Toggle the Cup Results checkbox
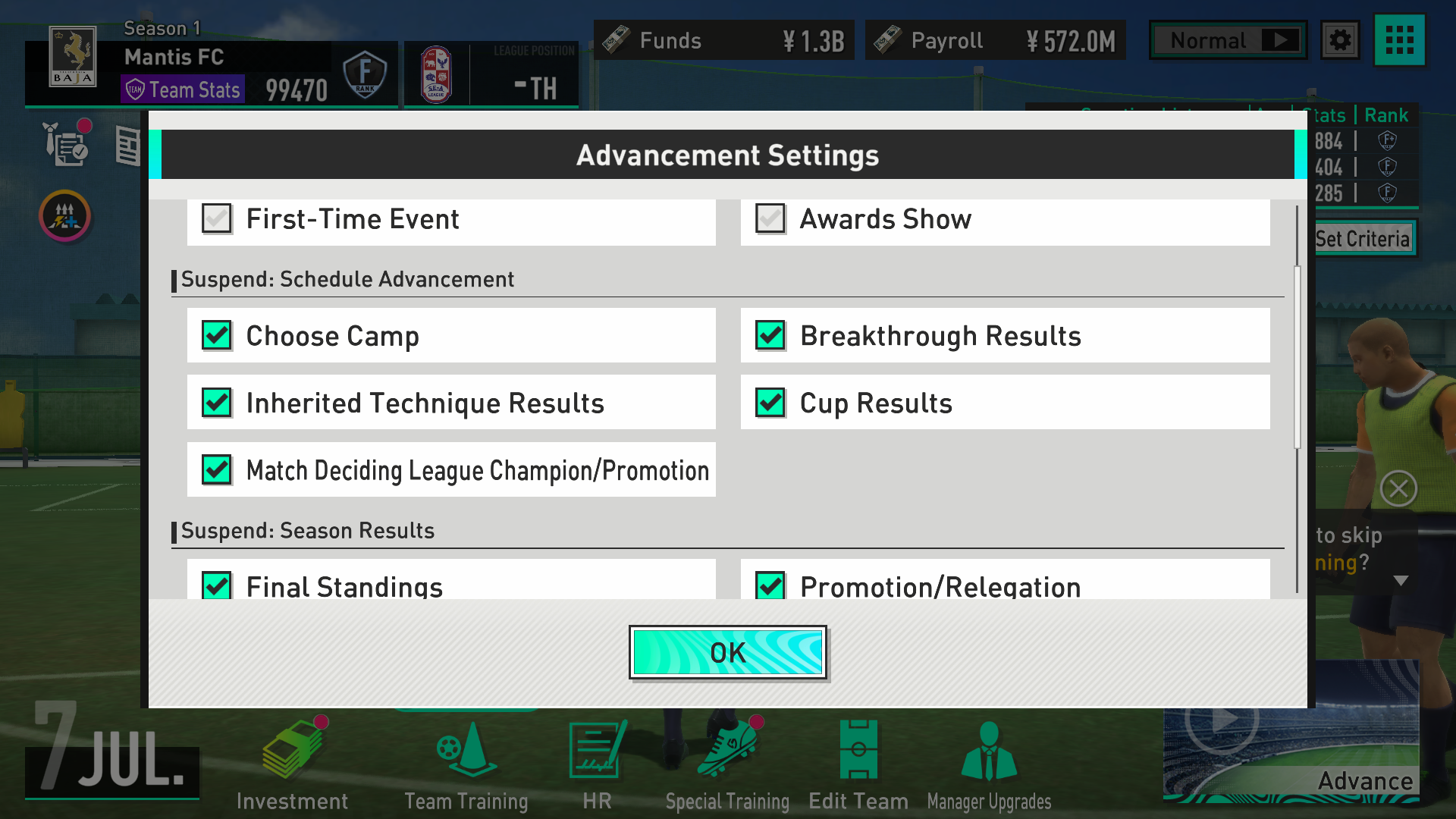This screenshot has width=1456, height=819. coord(770,403)
